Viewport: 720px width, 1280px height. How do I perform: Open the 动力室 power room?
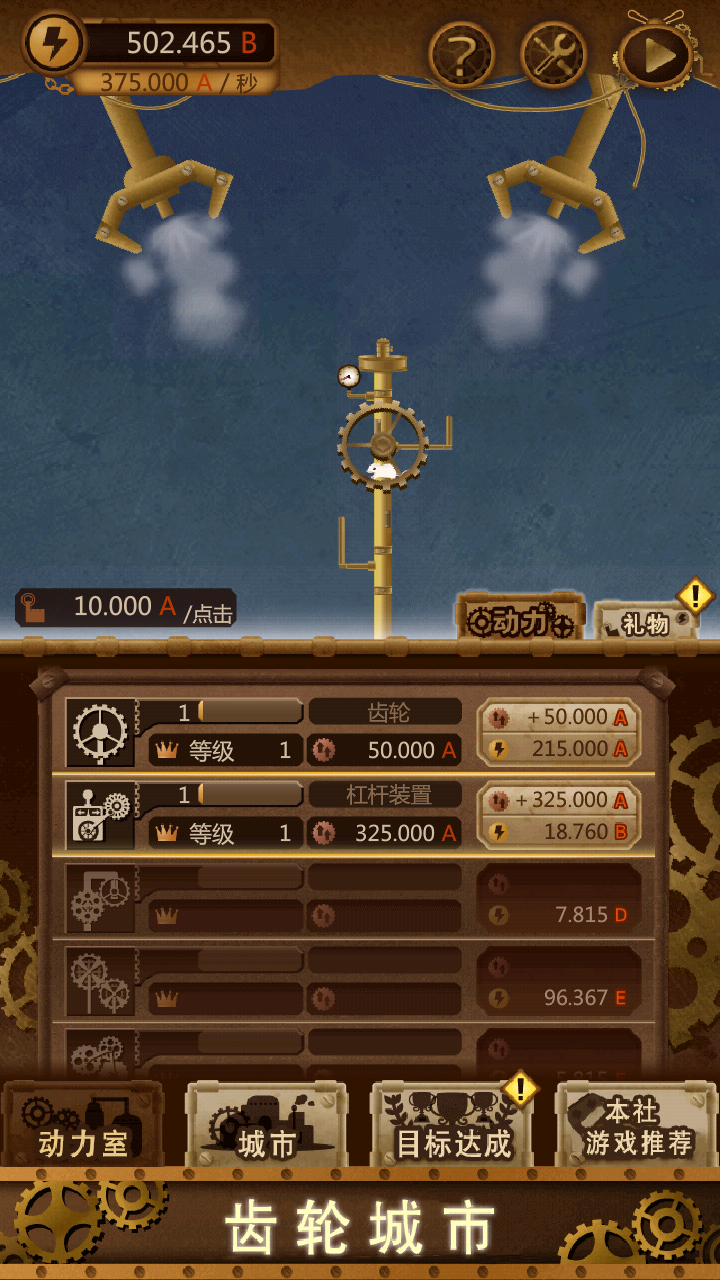[83, 1125]
